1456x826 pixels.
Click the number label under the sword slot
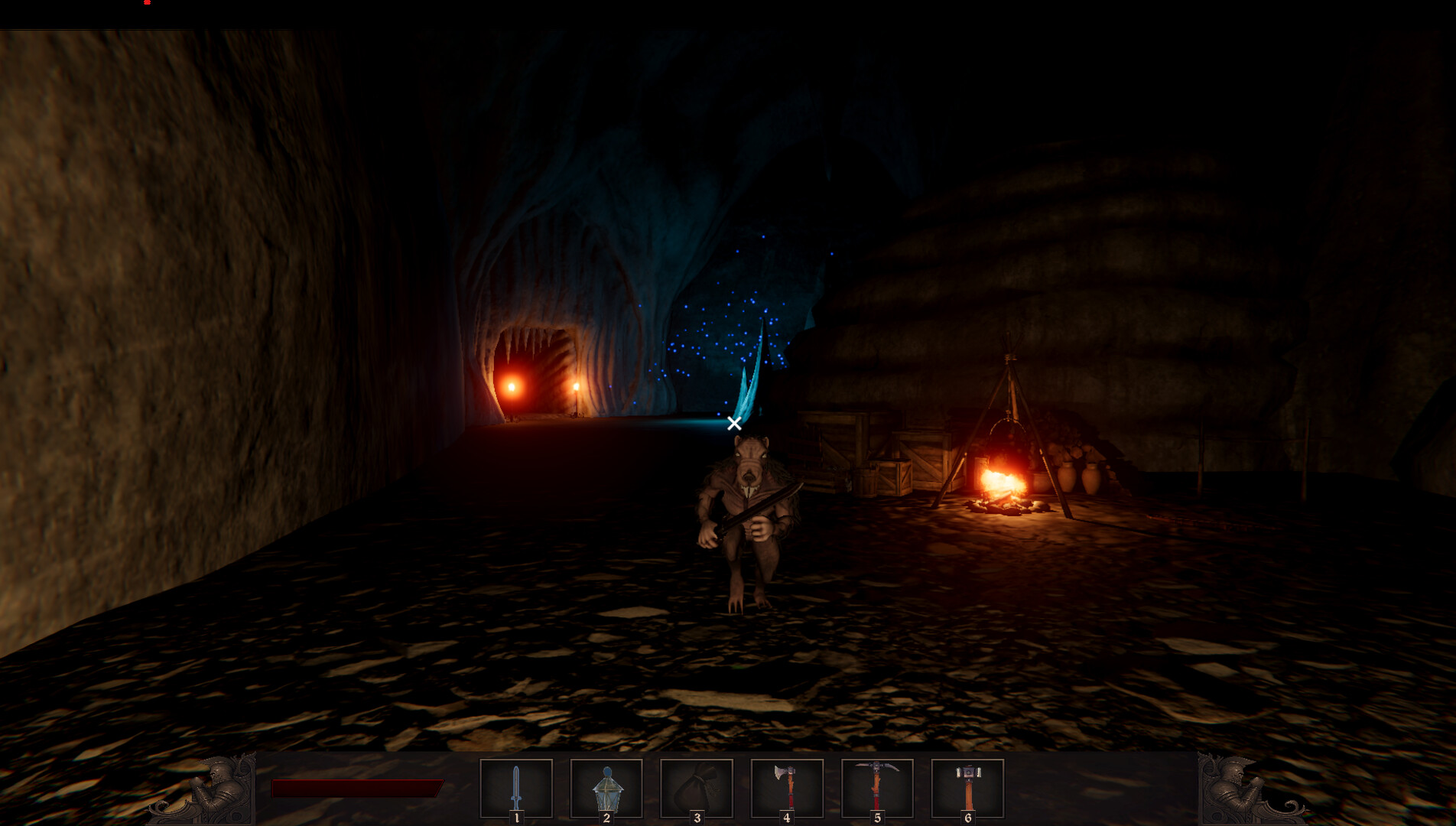[x=518, y=817]
